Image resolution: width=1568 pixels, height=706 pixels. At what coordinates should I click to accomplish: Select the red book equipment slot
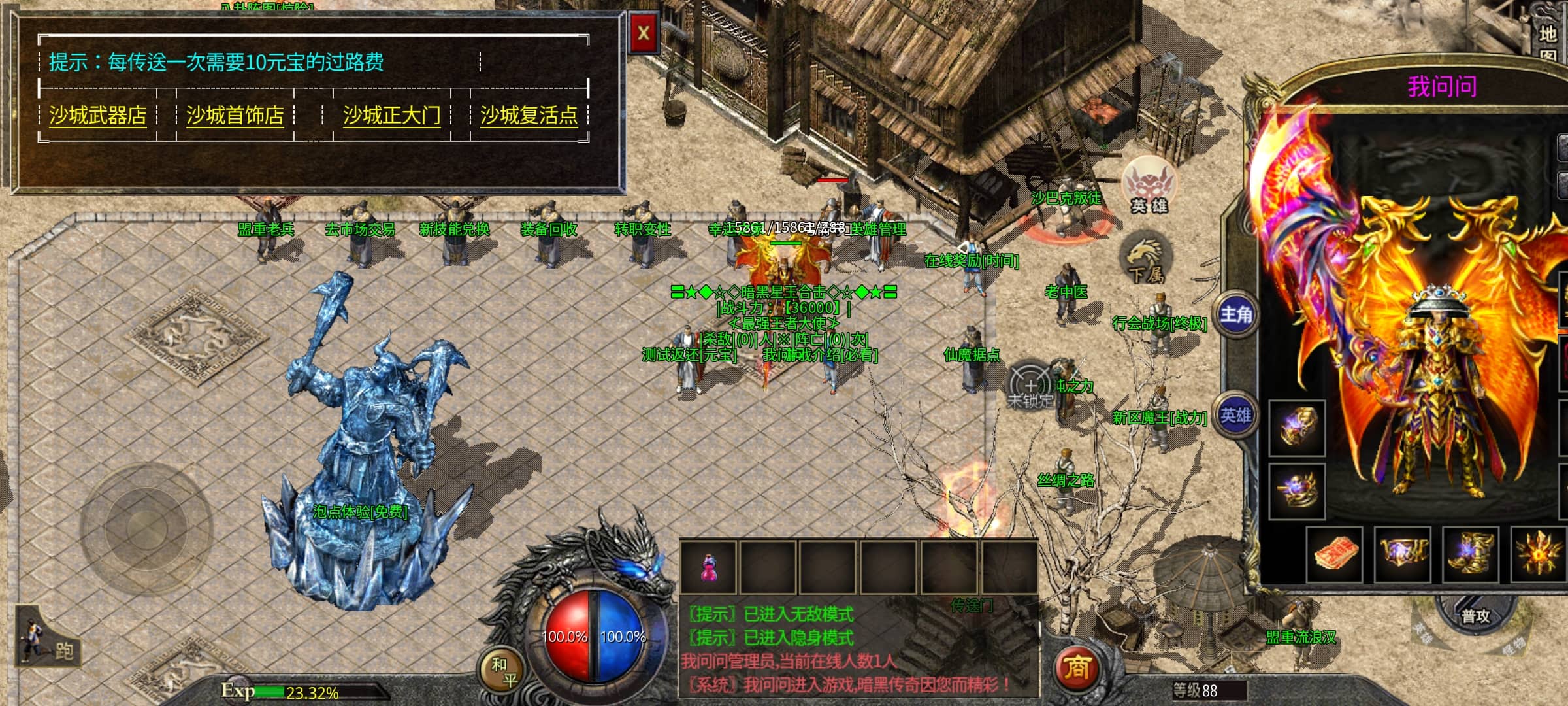[1334, 554]
